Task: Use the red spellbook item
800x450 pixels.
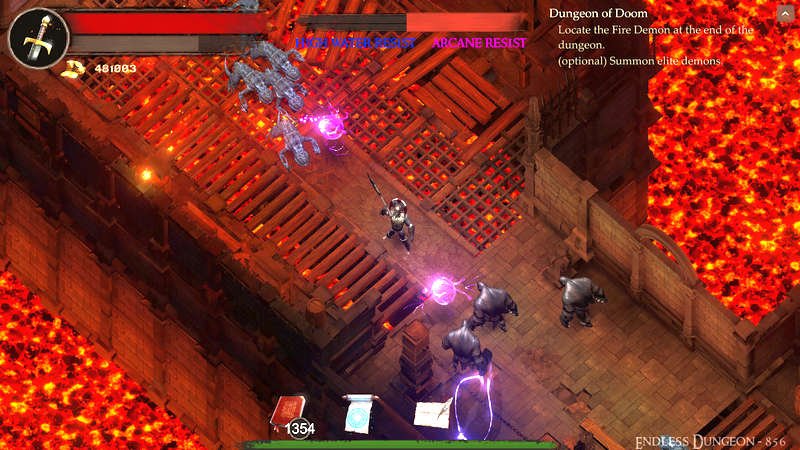Action: click(289, 411)
